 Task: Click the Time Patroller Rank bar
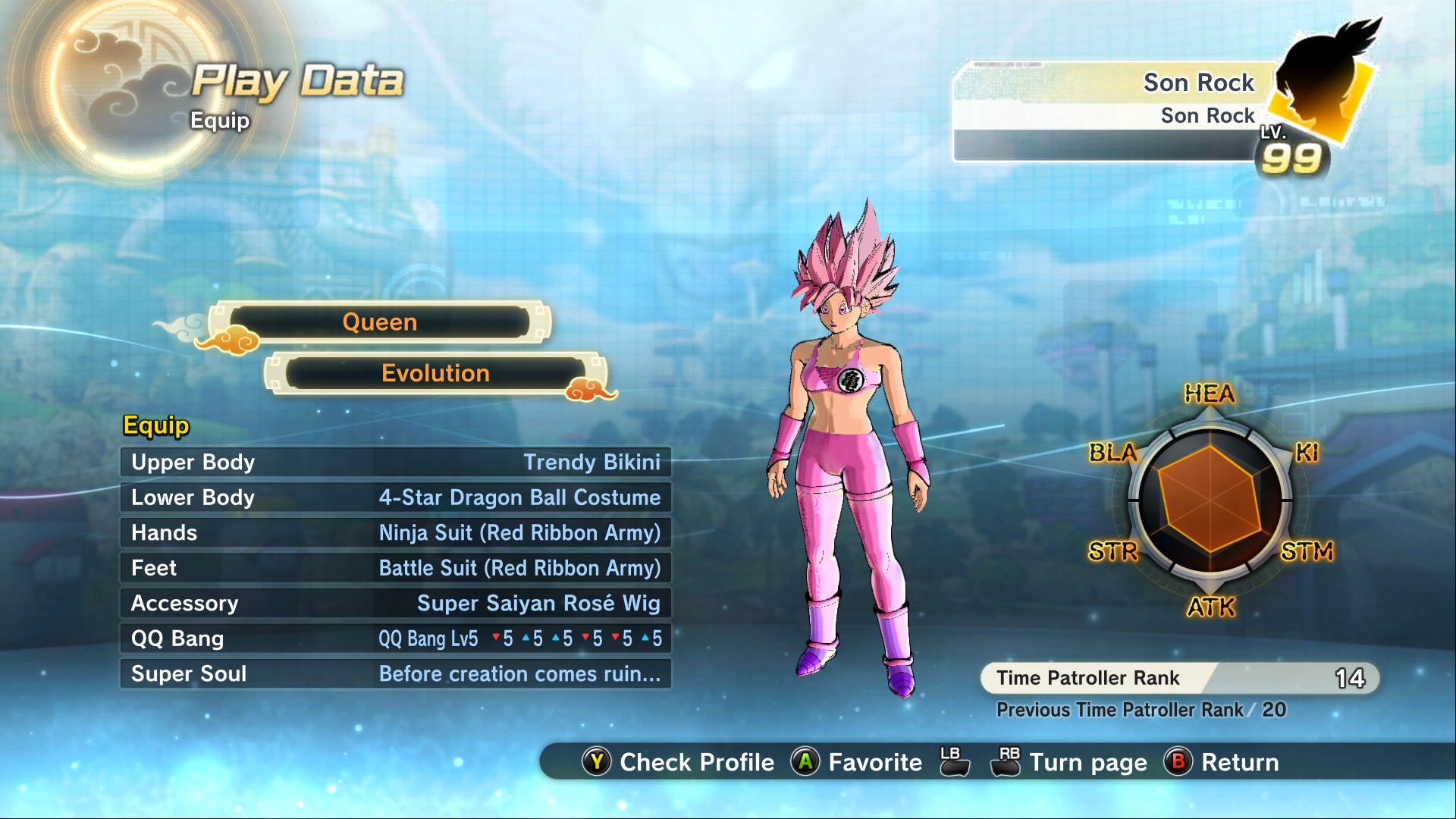pos(1179,678)
